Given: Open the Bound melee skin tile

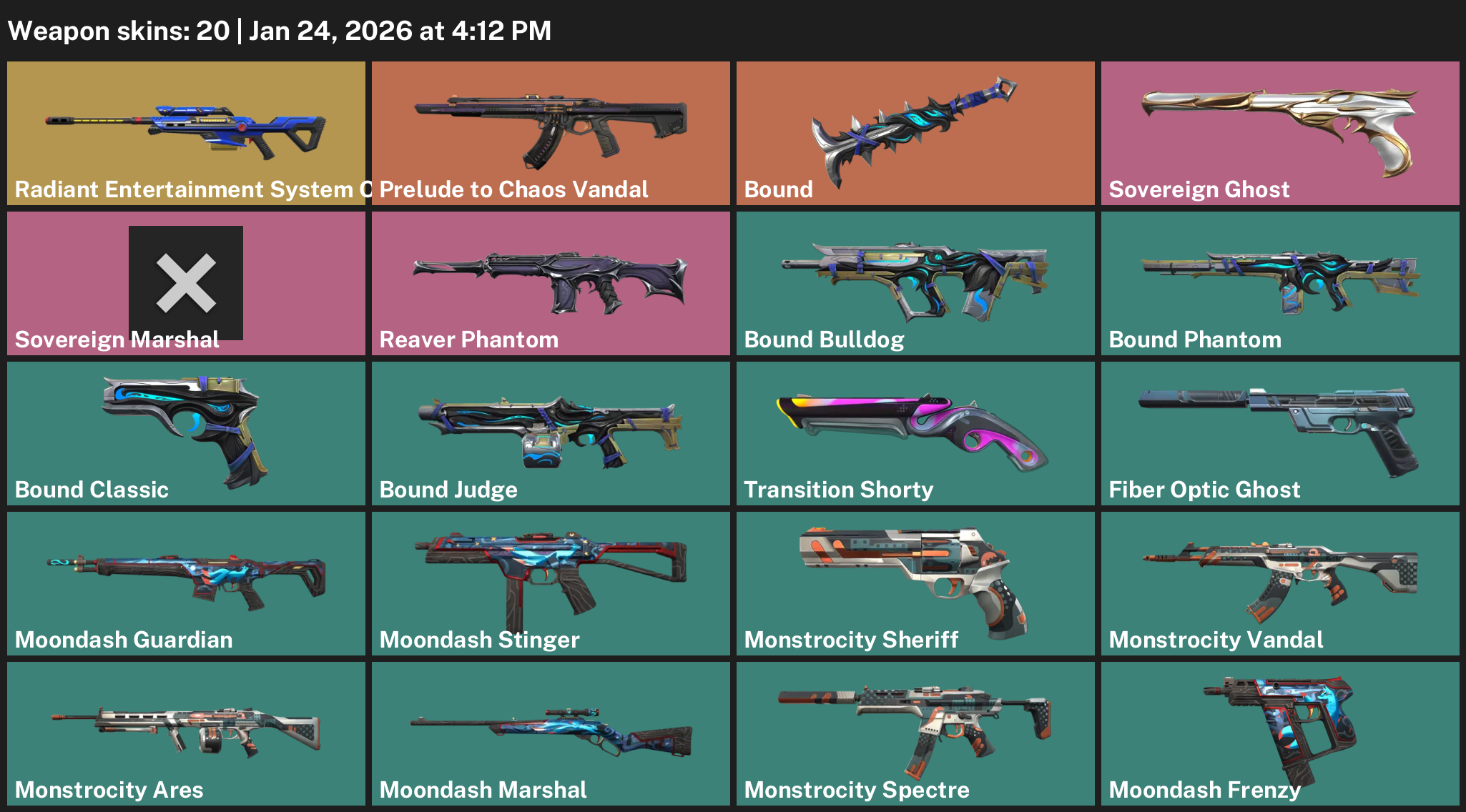Looking at the screenshot, I should 915,133.
